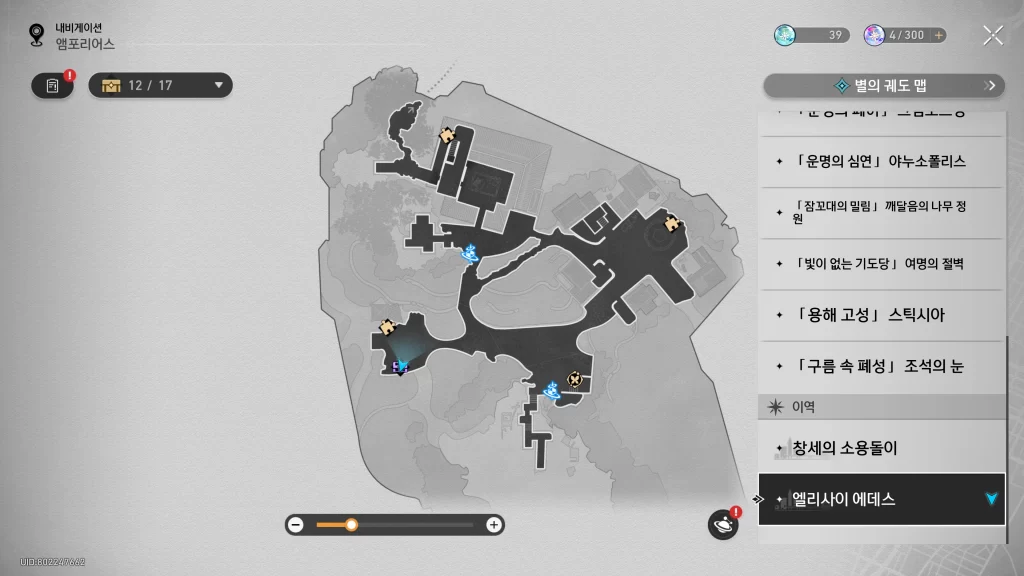Screen dimensions: 1024x576
Task: Select 「빛이 없는 기도당」 여명의 절벽 entry
Action: (880, 264)
